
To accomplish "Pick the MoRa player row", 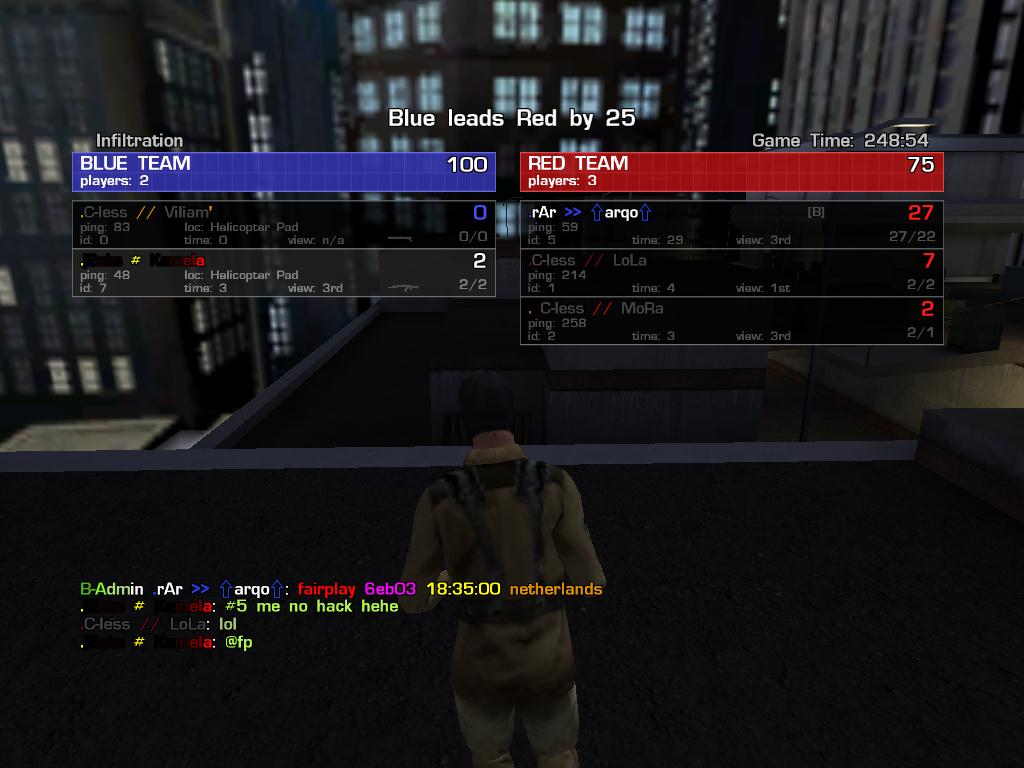I will coord(731,321).
